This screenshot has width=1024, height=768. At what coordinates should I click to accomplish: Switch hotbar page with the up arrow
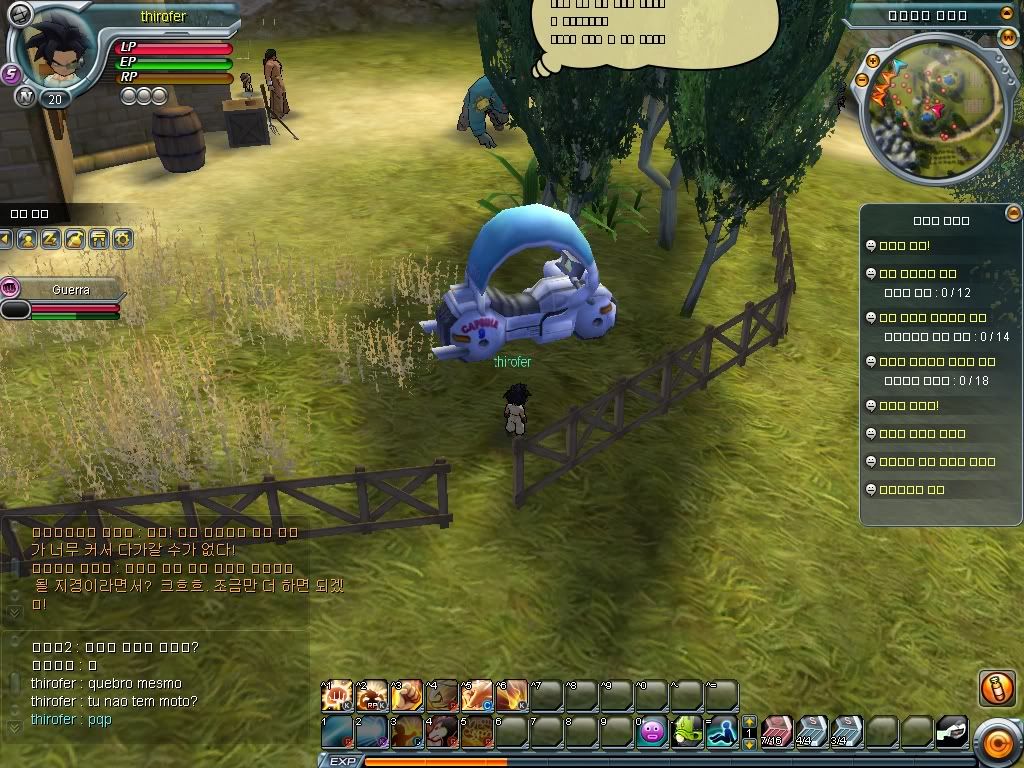(749, 721)
